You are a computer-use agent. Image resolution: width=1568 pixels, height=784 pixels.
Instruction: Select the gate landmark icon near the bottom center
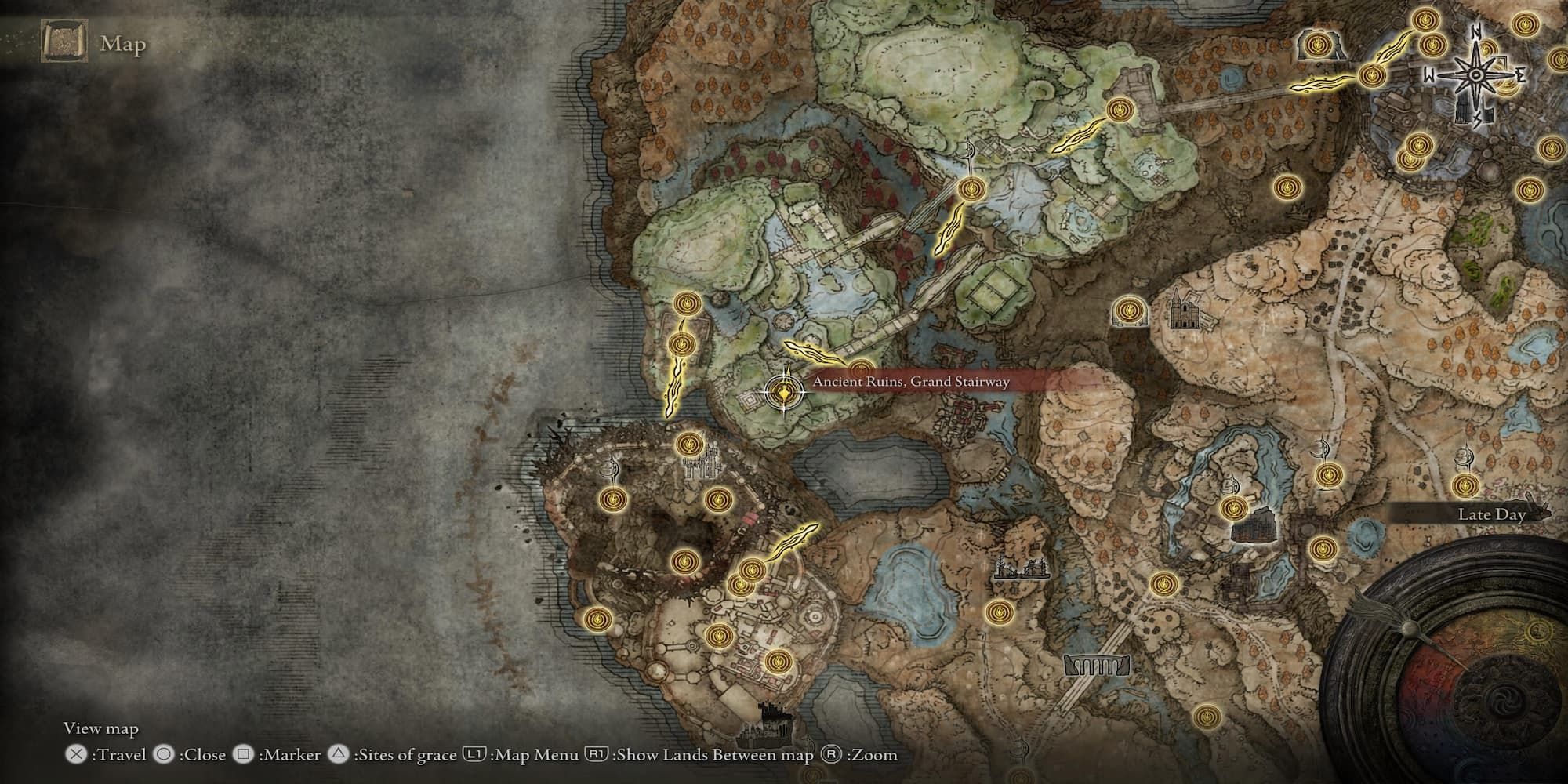[1096, 666]
